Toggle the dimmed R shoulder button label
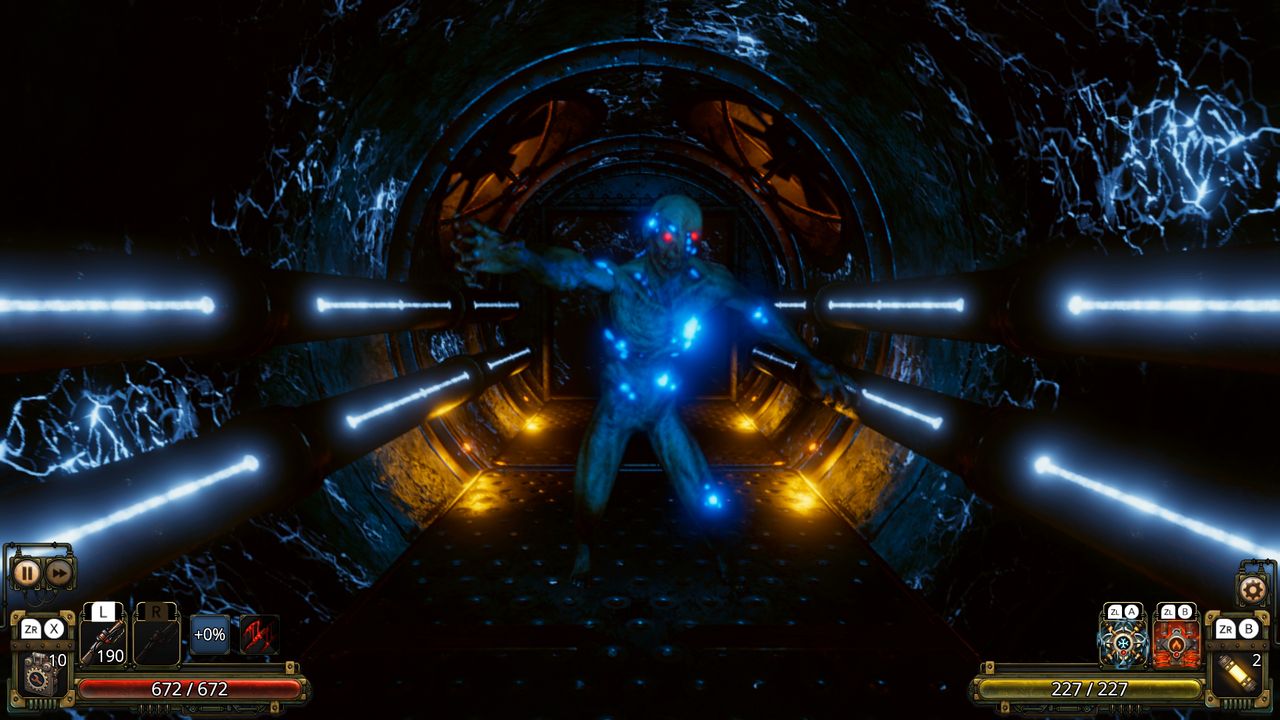The height and width of the screenshot is (720, 1280). tap(156, 610)
